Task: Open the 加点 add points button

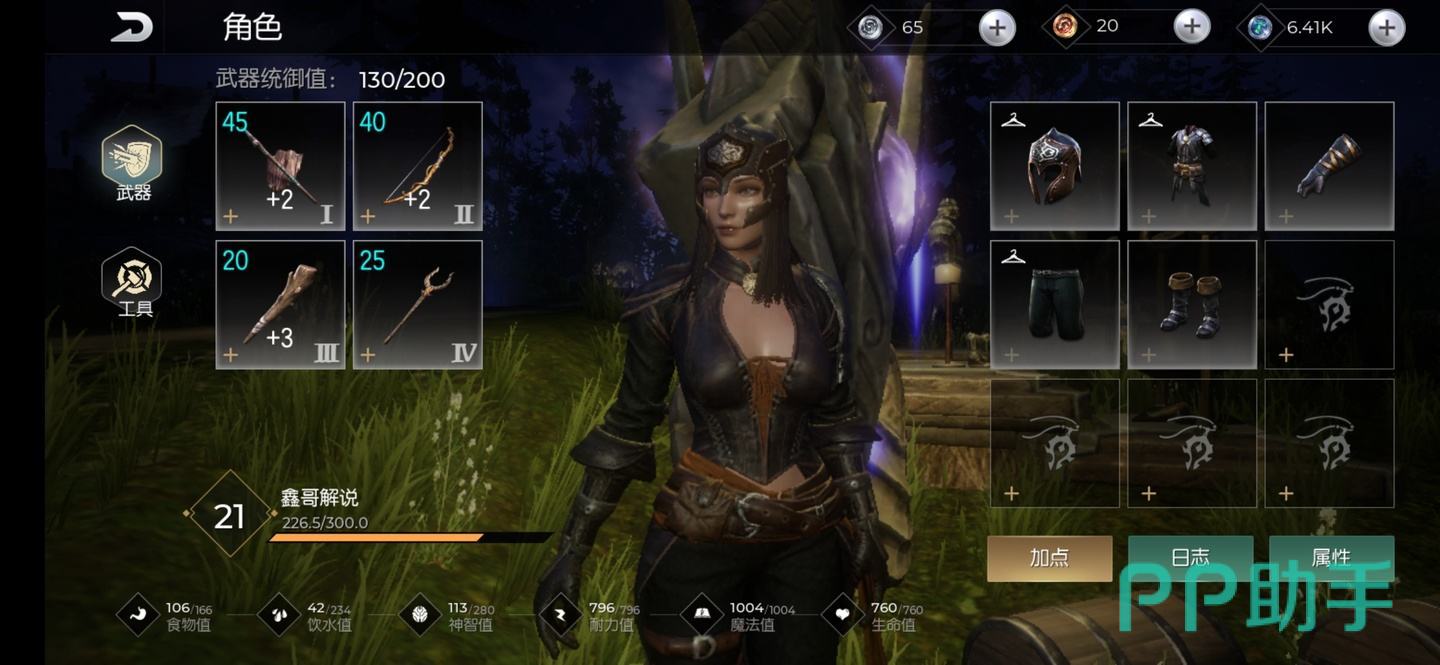Action: pos(1049,558)
